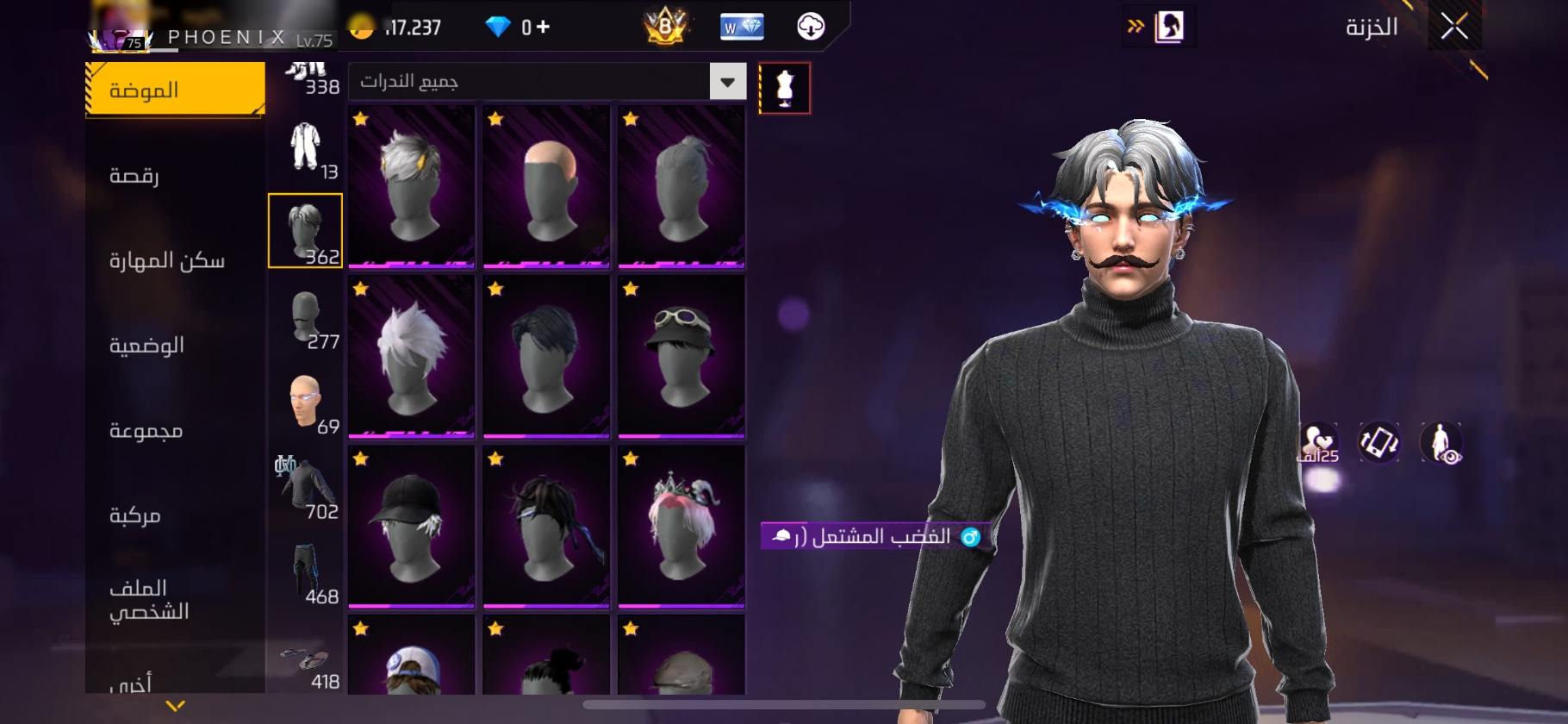Screen dimensions: 1568x724
Task: Switch to the رقصة (Emote) tab
Action: point(134,176)
